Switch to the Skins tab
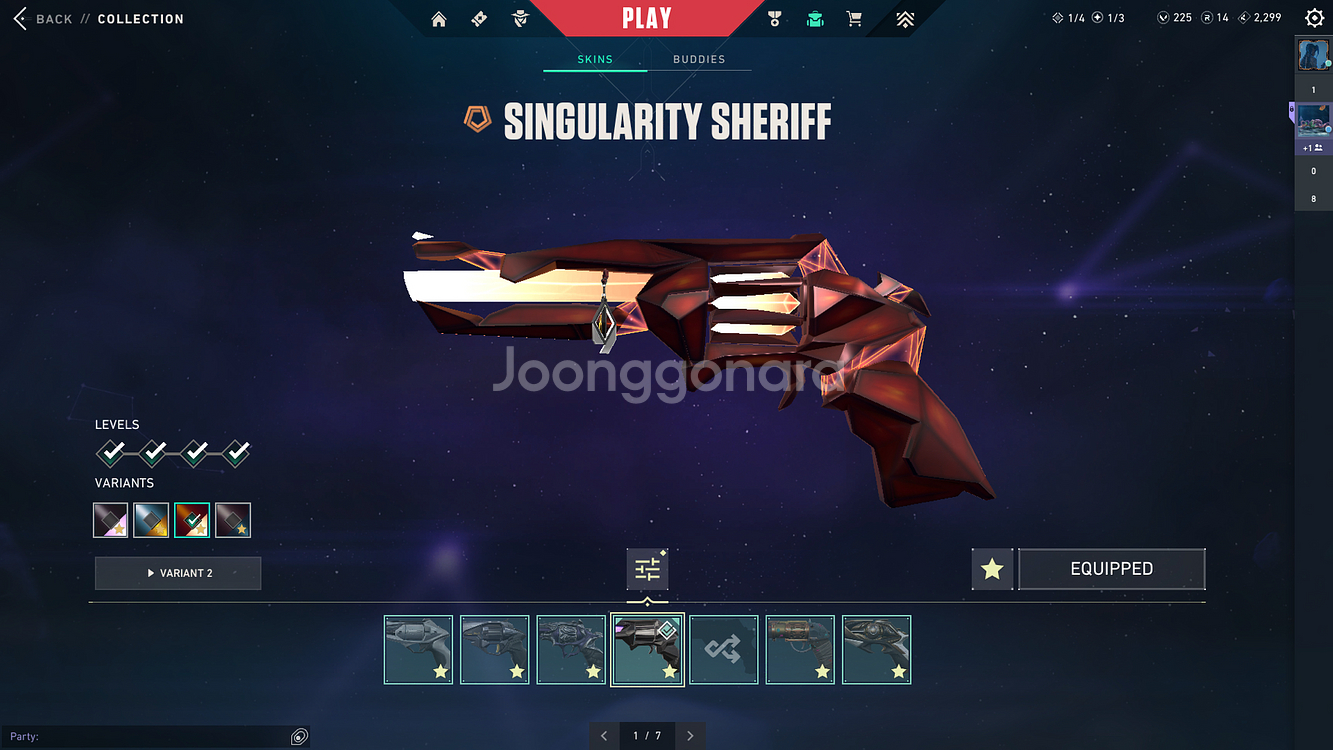Screen dimensions: 1333x750 (595, 59)
